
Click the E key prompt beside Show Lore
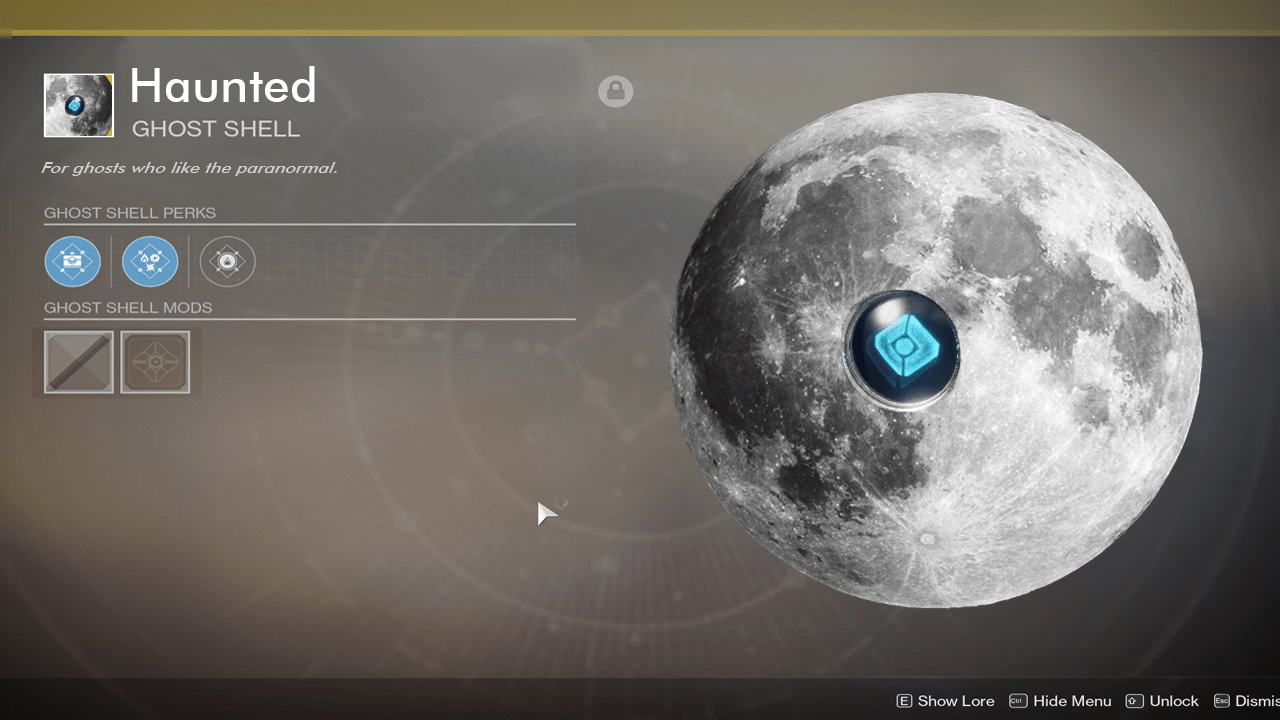pyautogui.click(x=905, y=701)
